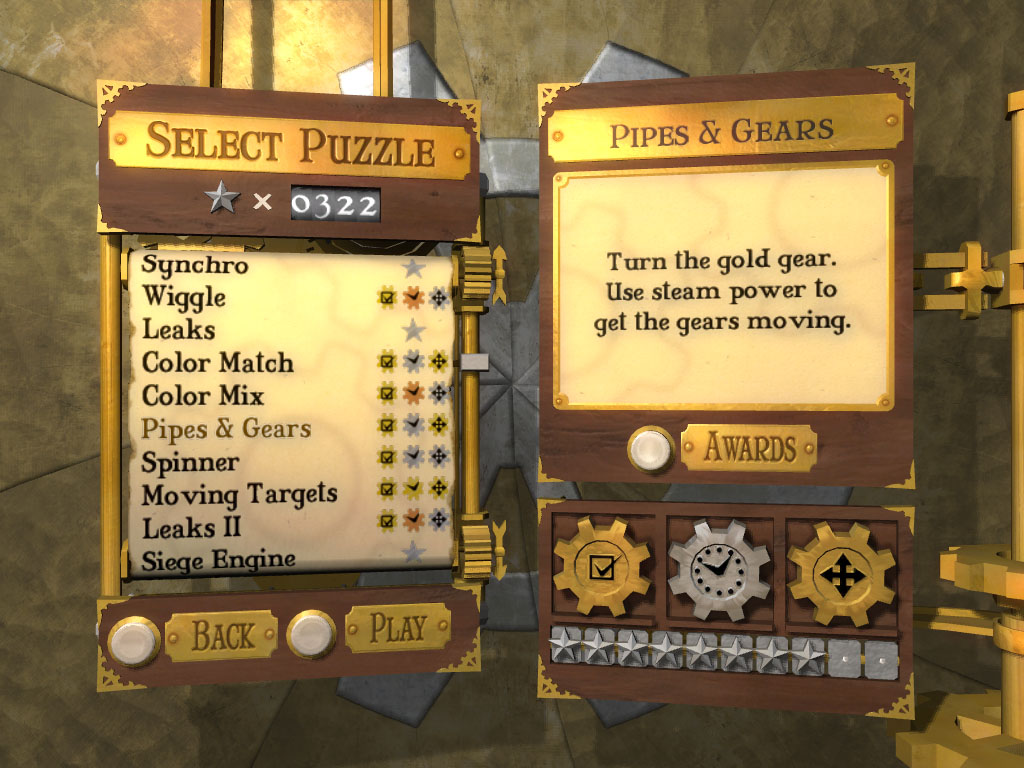Click the silver clock gear award
Image resolution: width=1024 pixels, height=768 pixels.
pyautogui.click(x=719, y=569)
